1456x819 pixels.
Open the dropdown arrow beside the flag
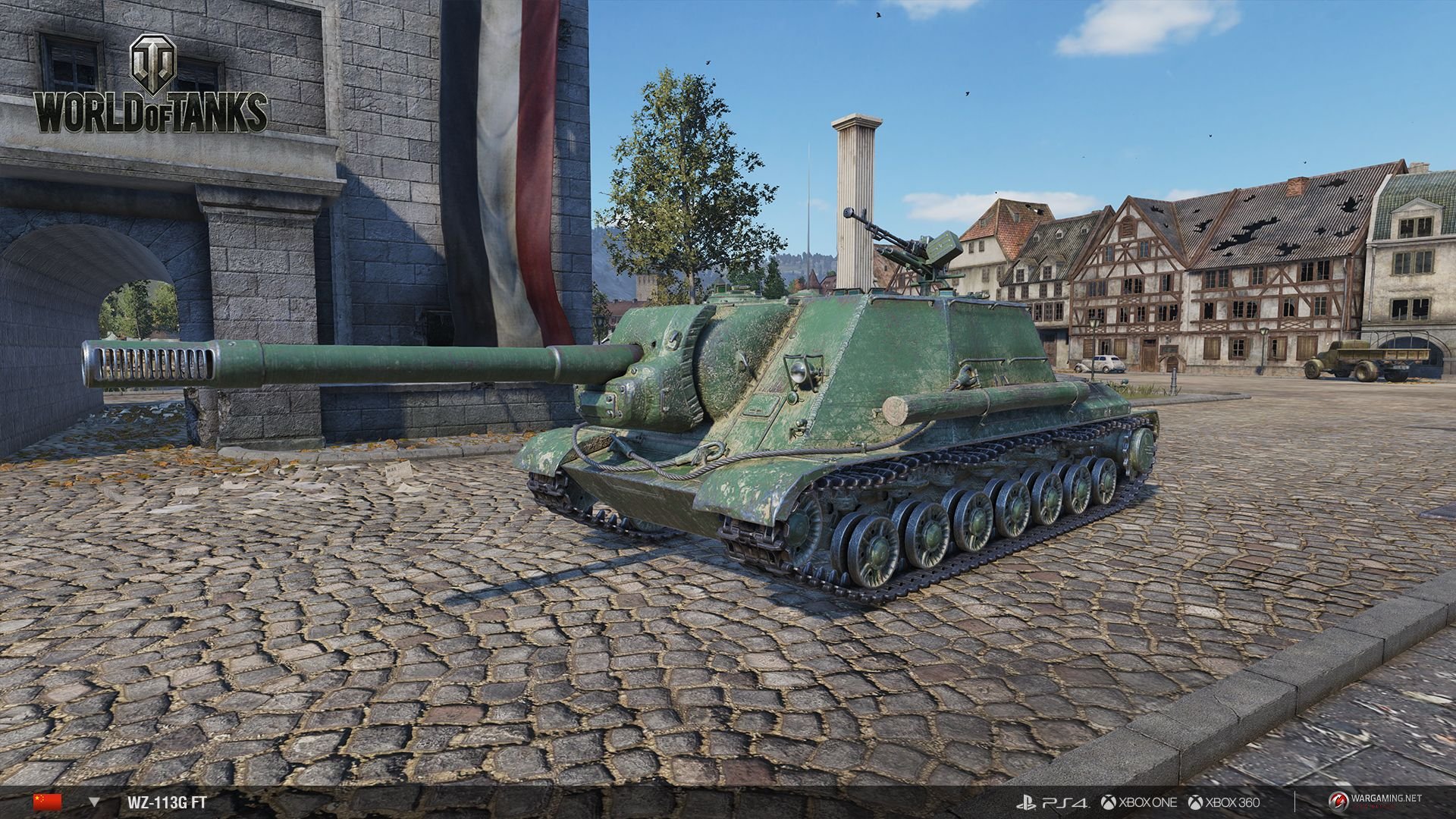click(x=94, y=802)
